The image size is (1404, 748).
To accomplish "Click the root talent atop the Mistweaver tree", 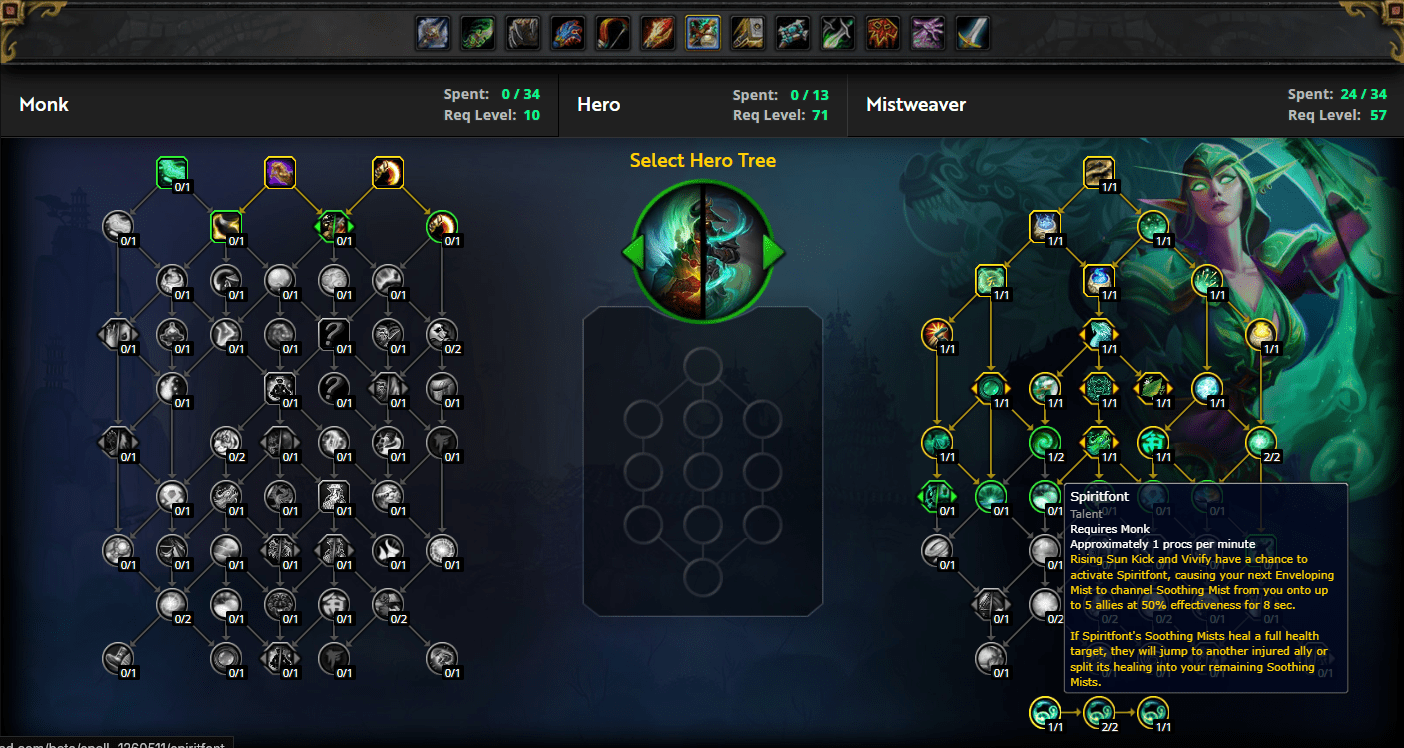I will coord(1099,171).
